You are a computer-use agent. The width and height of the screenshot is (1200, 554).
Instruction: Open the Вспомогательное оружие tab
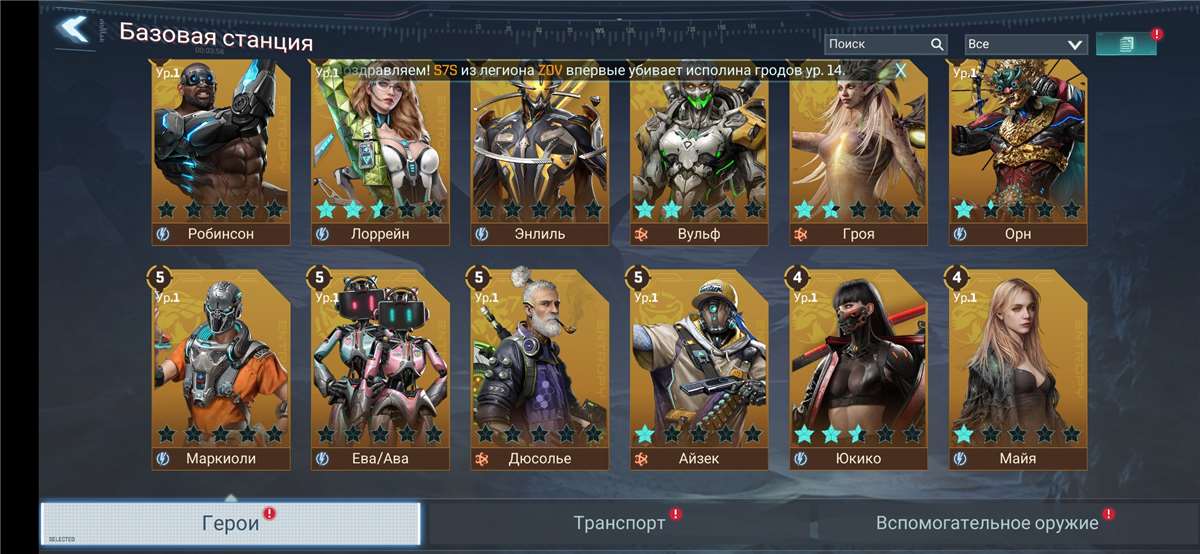point(987,523)
